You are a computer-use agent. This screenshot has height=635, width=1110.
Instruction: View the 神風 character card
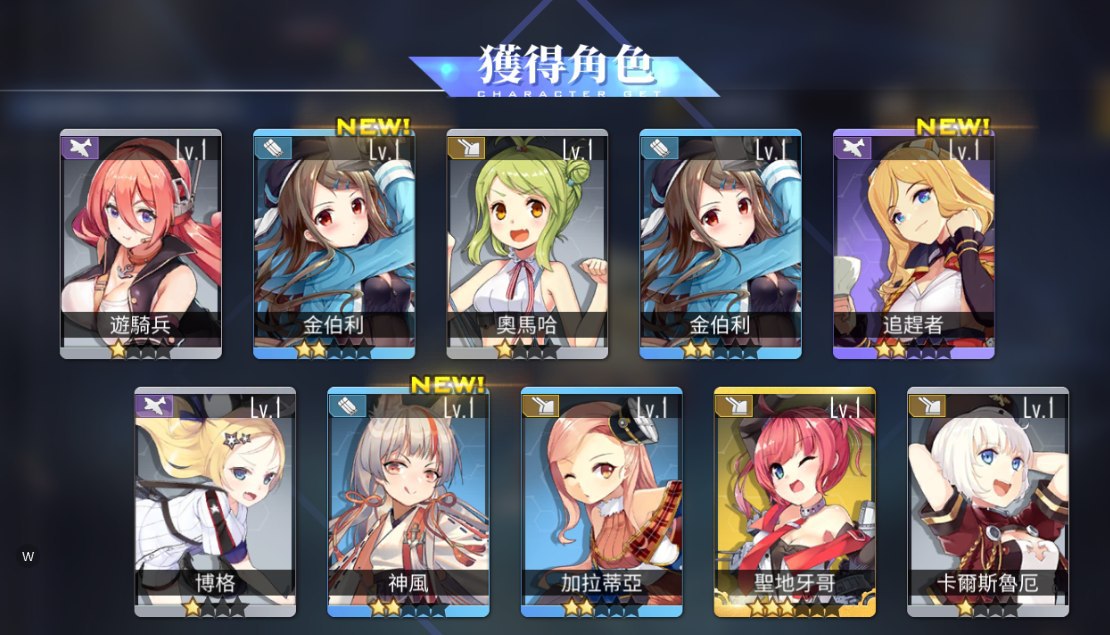(408, 501)
